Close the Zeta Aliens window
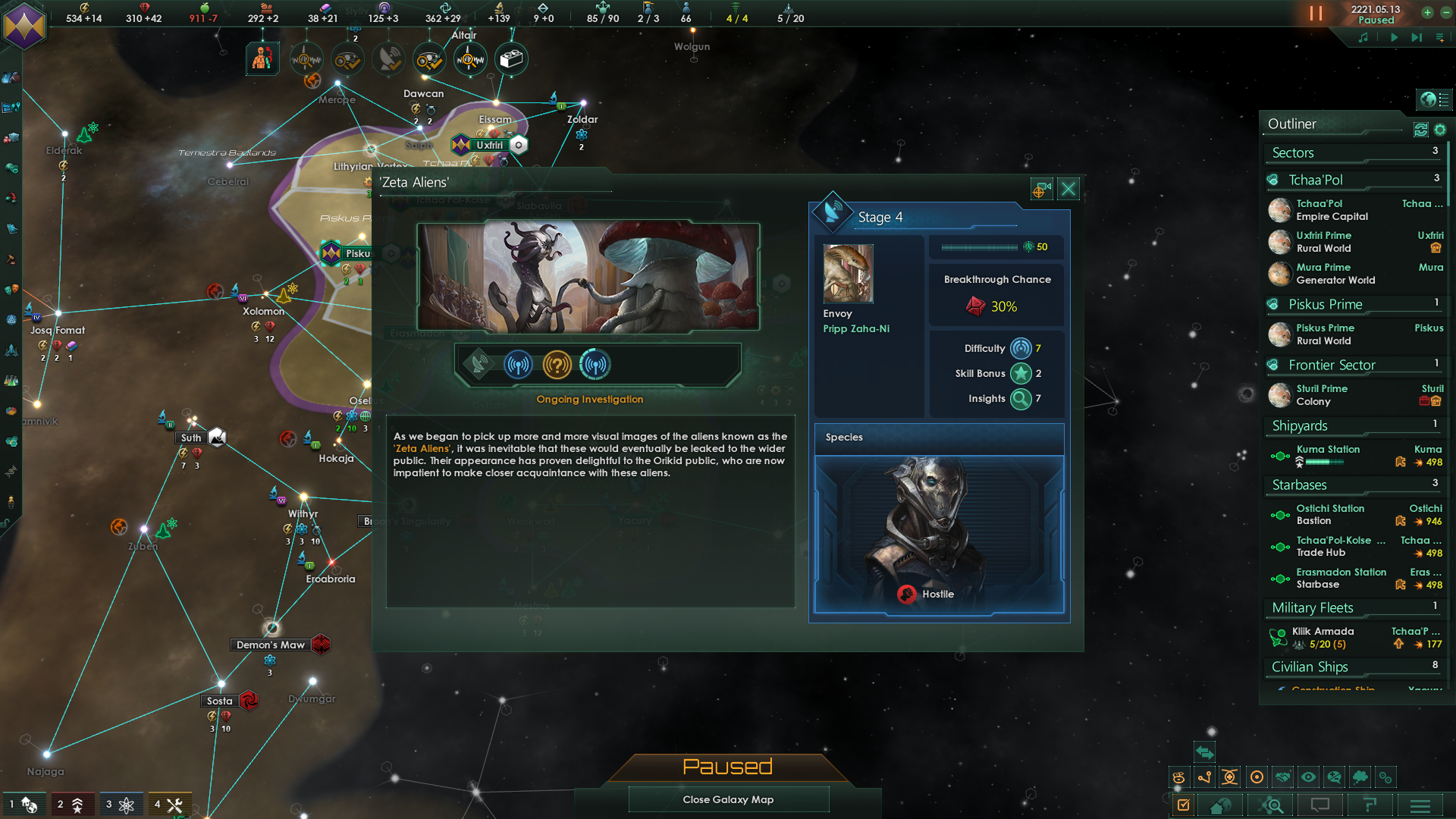This screenshot has width=1456, height=819. click(x=1068, y=189)
